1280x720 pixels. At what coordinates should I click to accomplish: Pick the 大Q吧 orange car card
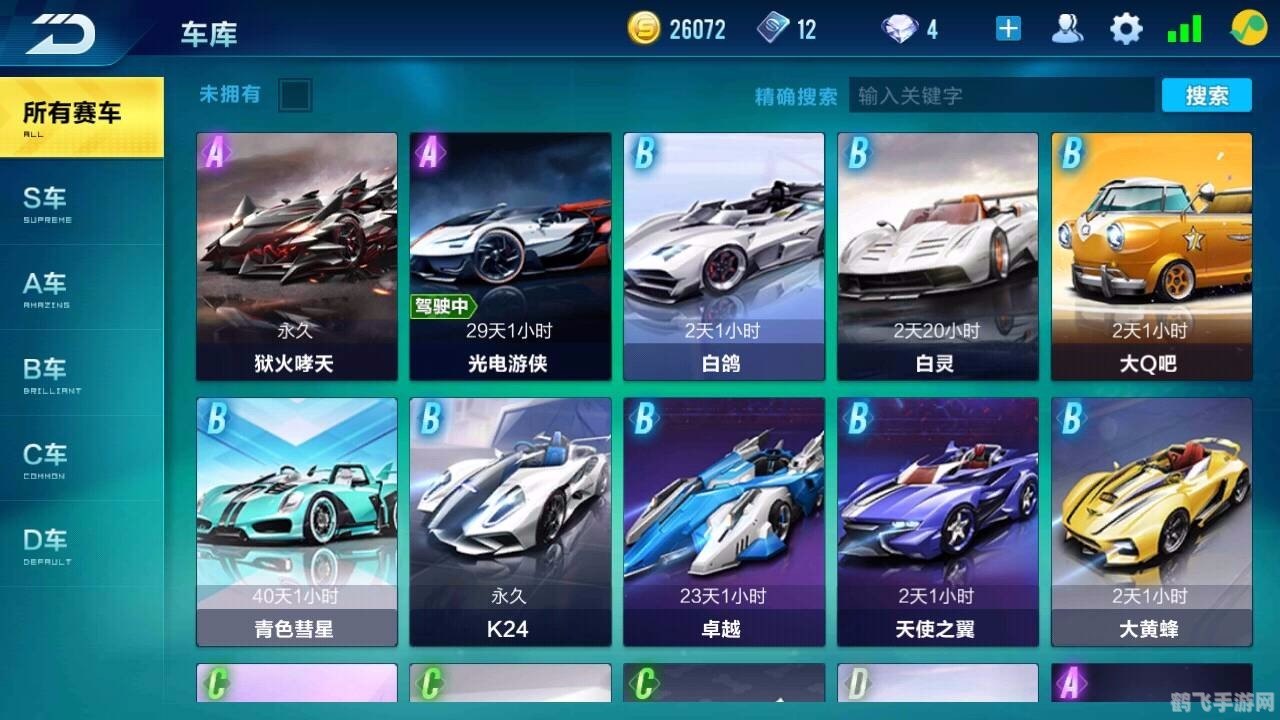point(1151,256)
